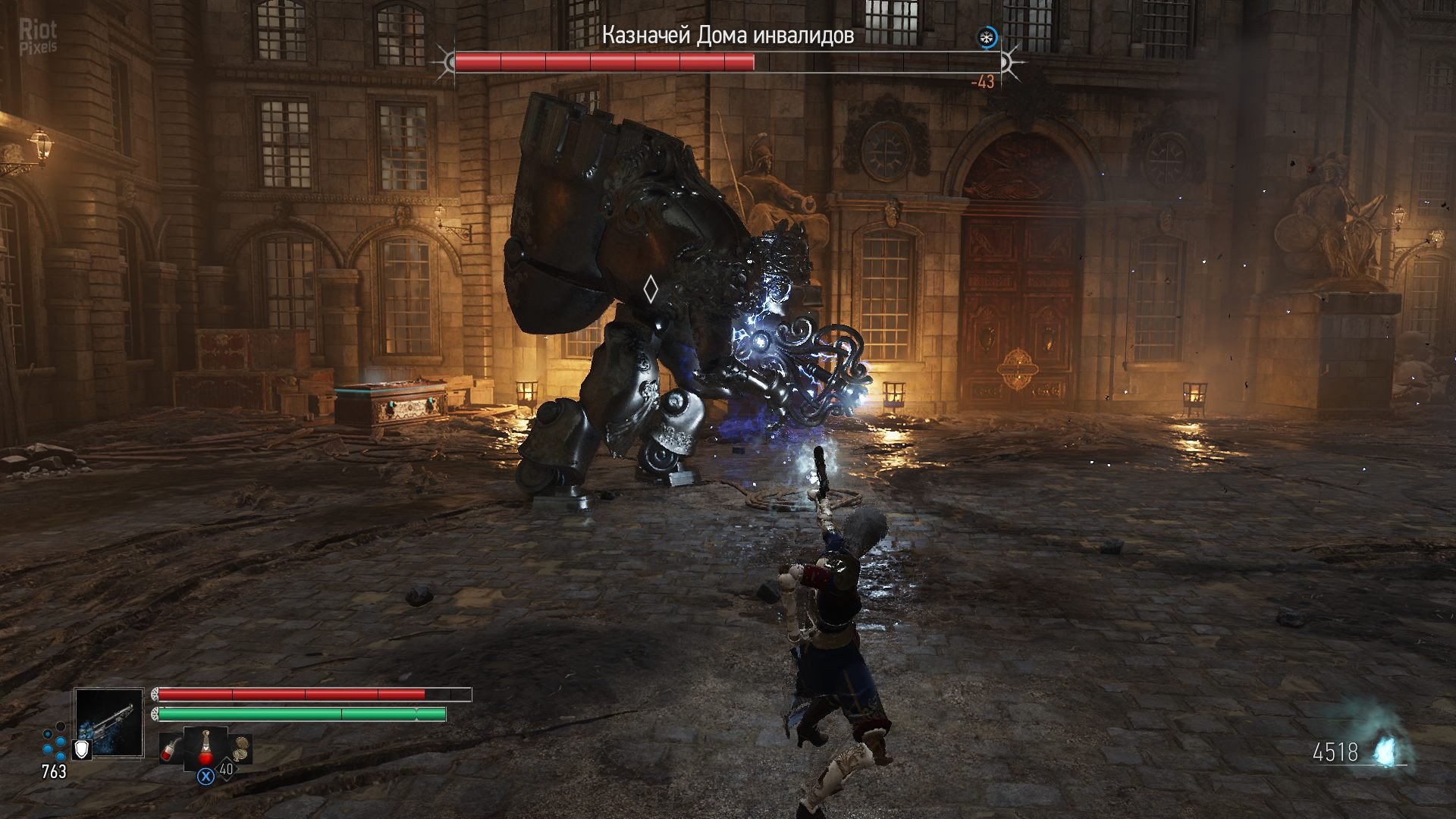1456x819 pixels.
Task: Select the equipped frost pistol weapon slot
Action: click(109, 722)
